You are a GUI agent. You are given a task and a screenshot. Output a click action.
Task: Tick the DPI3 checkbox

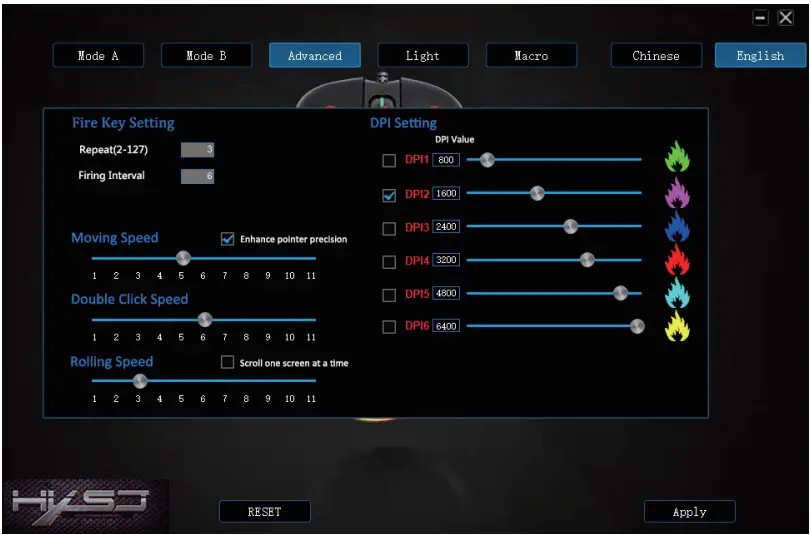389,228
